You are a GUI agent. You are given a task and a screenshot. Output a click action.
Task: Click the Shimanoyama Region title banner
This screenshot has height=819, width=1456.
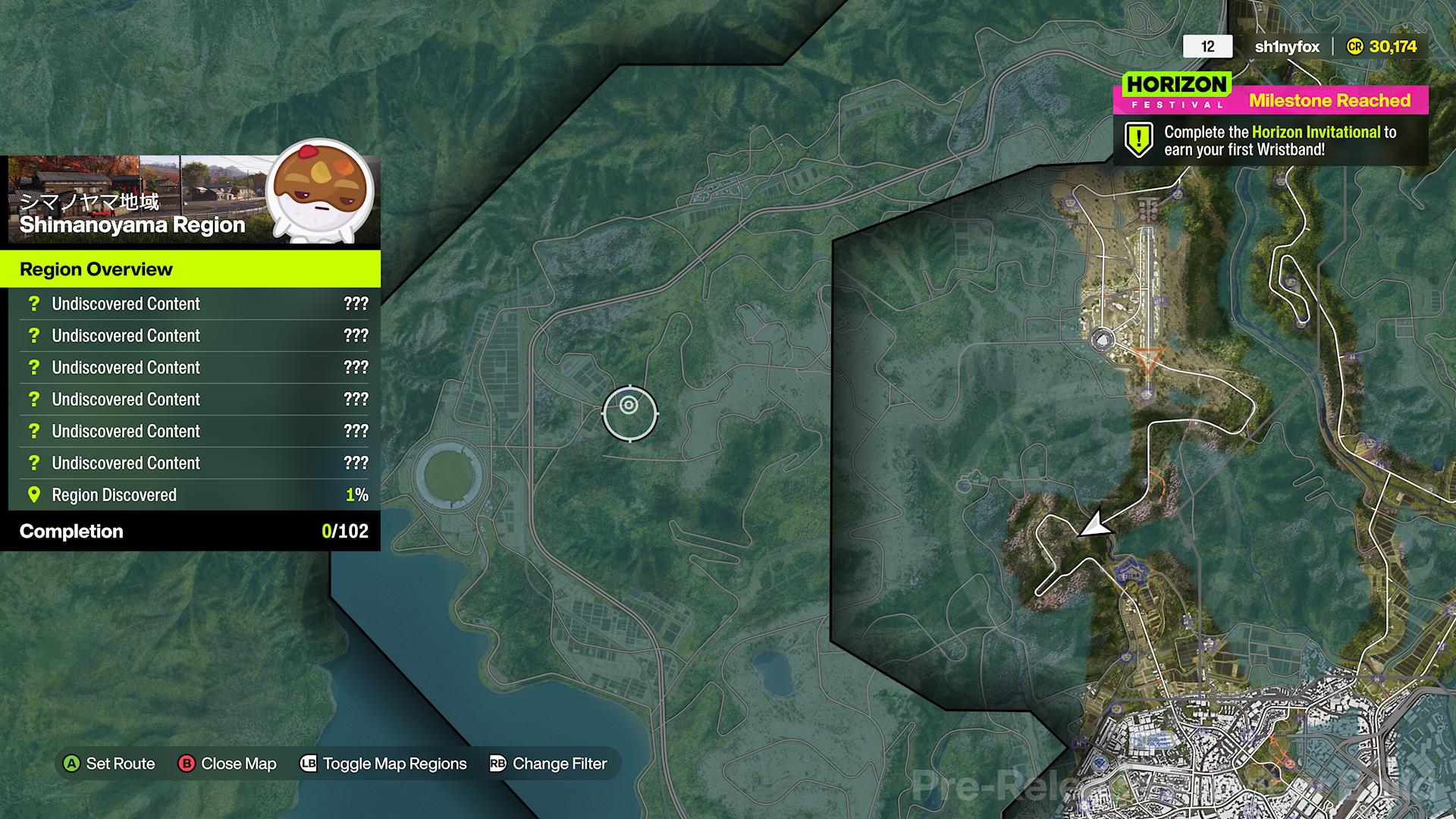click(x=132, y=224)
